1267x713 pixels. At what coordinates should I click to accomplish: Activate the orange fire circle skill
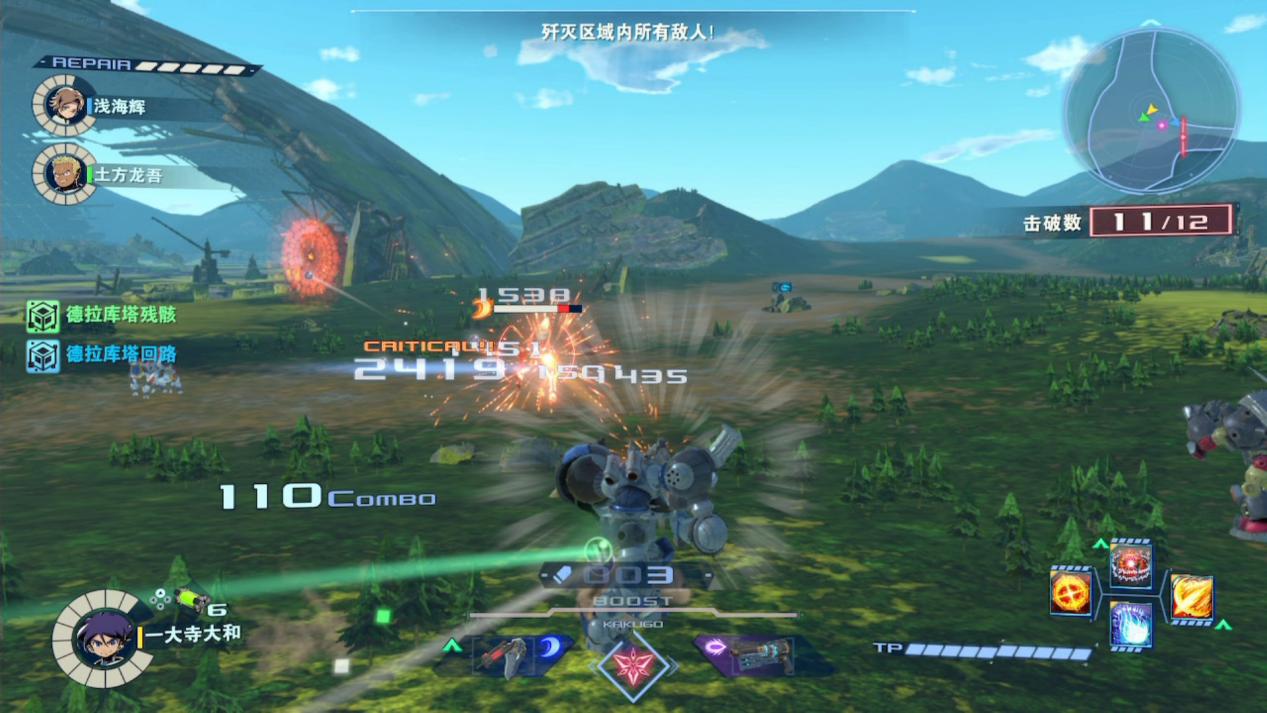[1071, 593]
